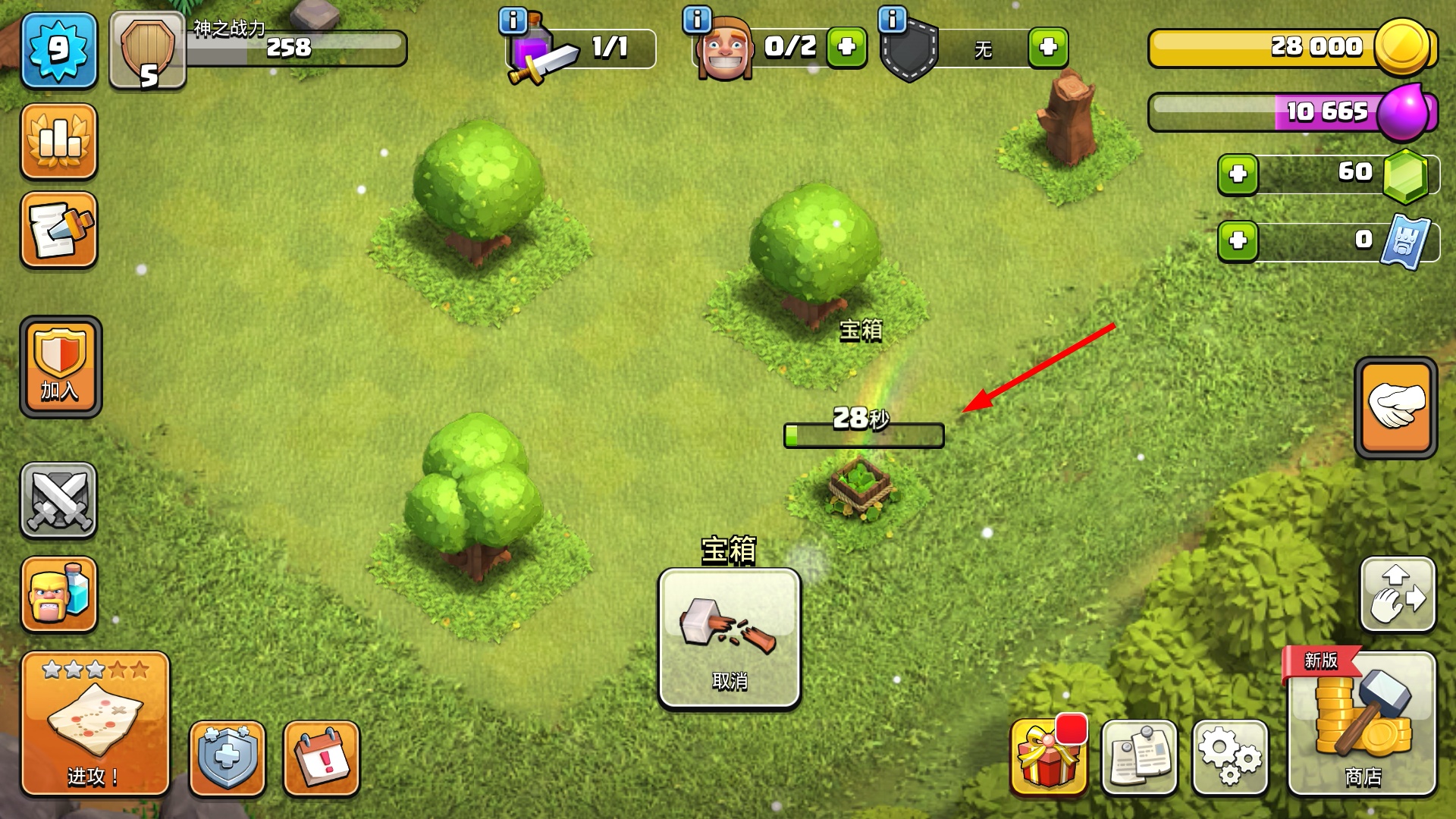Add more green gems
The image size is (1456, 819).
point(1238,174)
